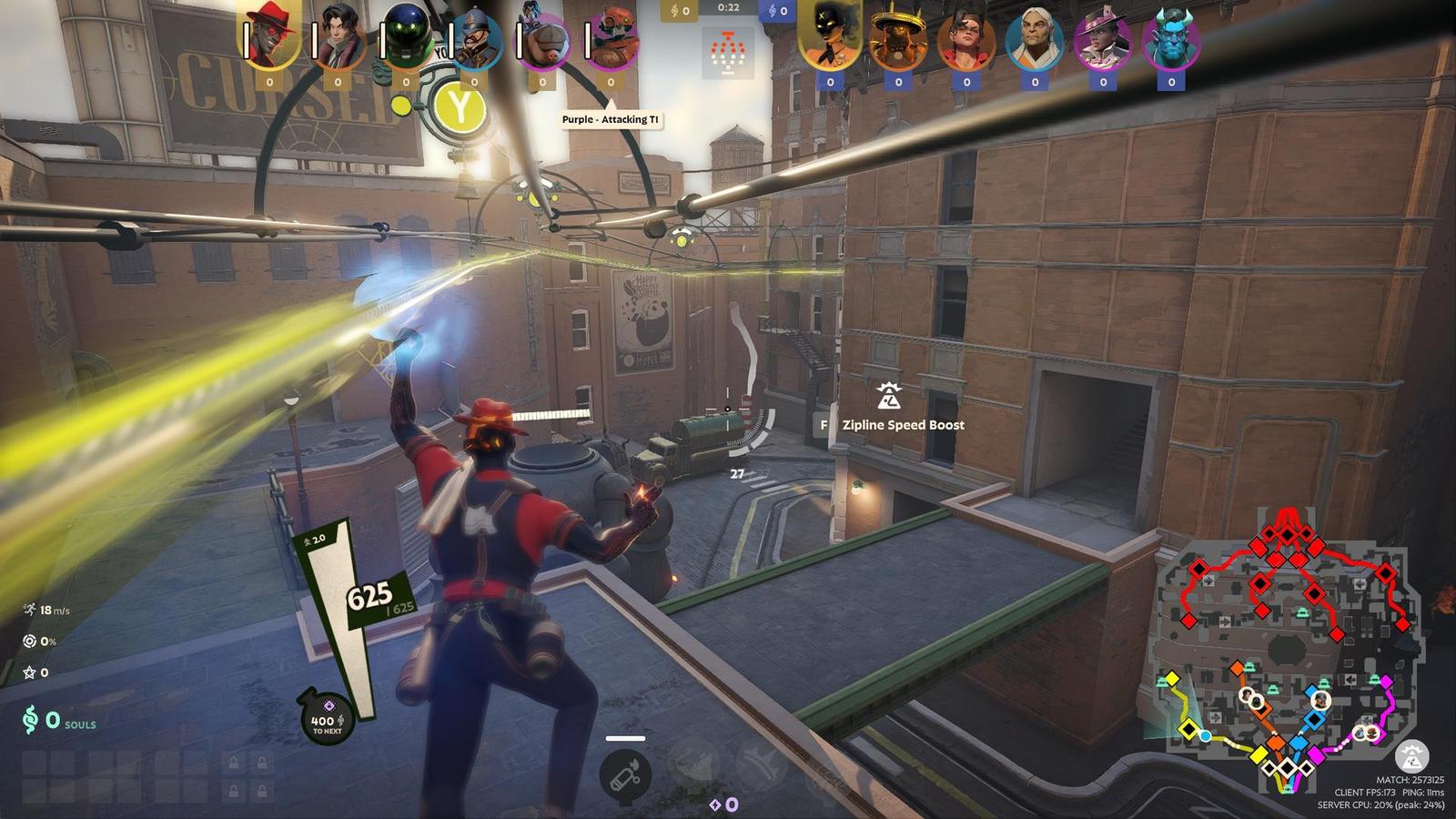The height and width of the screenshot is (819, 1456).
Task: Expand the Purple - Attacking TI banner
Action: [x=610, y=117]
